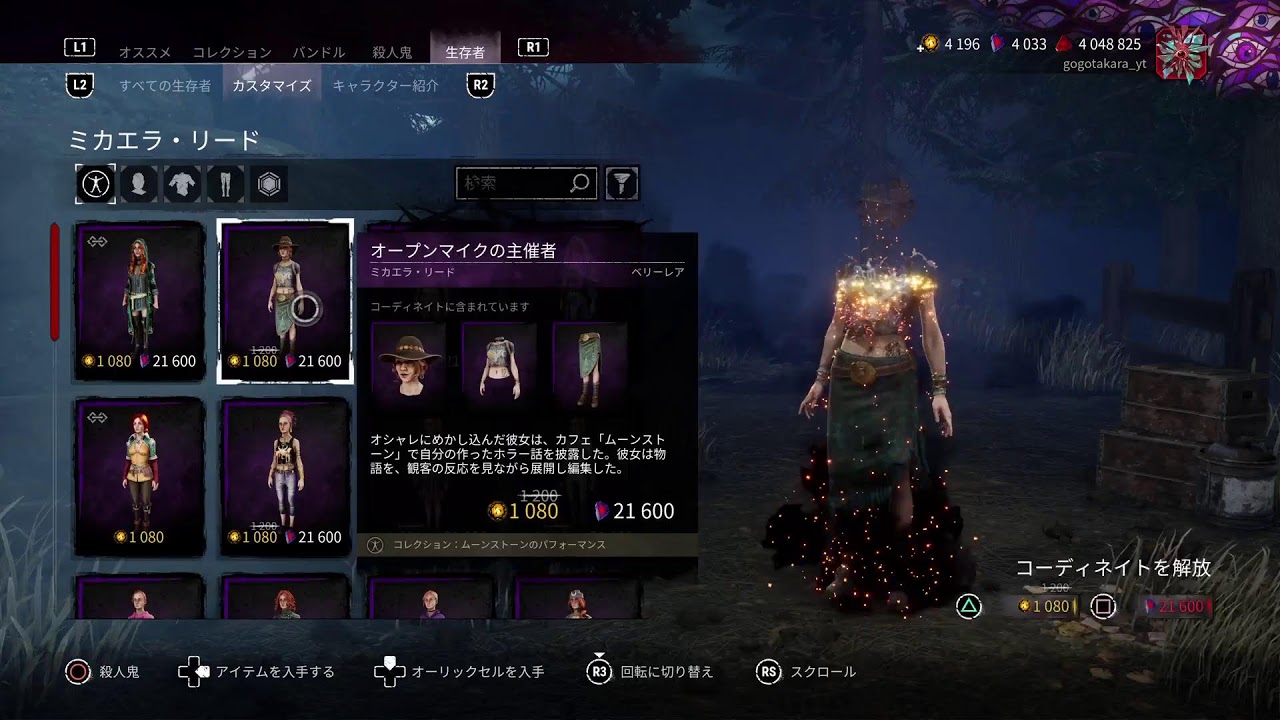This screenshot has height=720, width=1280.
Task: Select the red-haired yellow top outfit
Action: [x=140, y=477]
